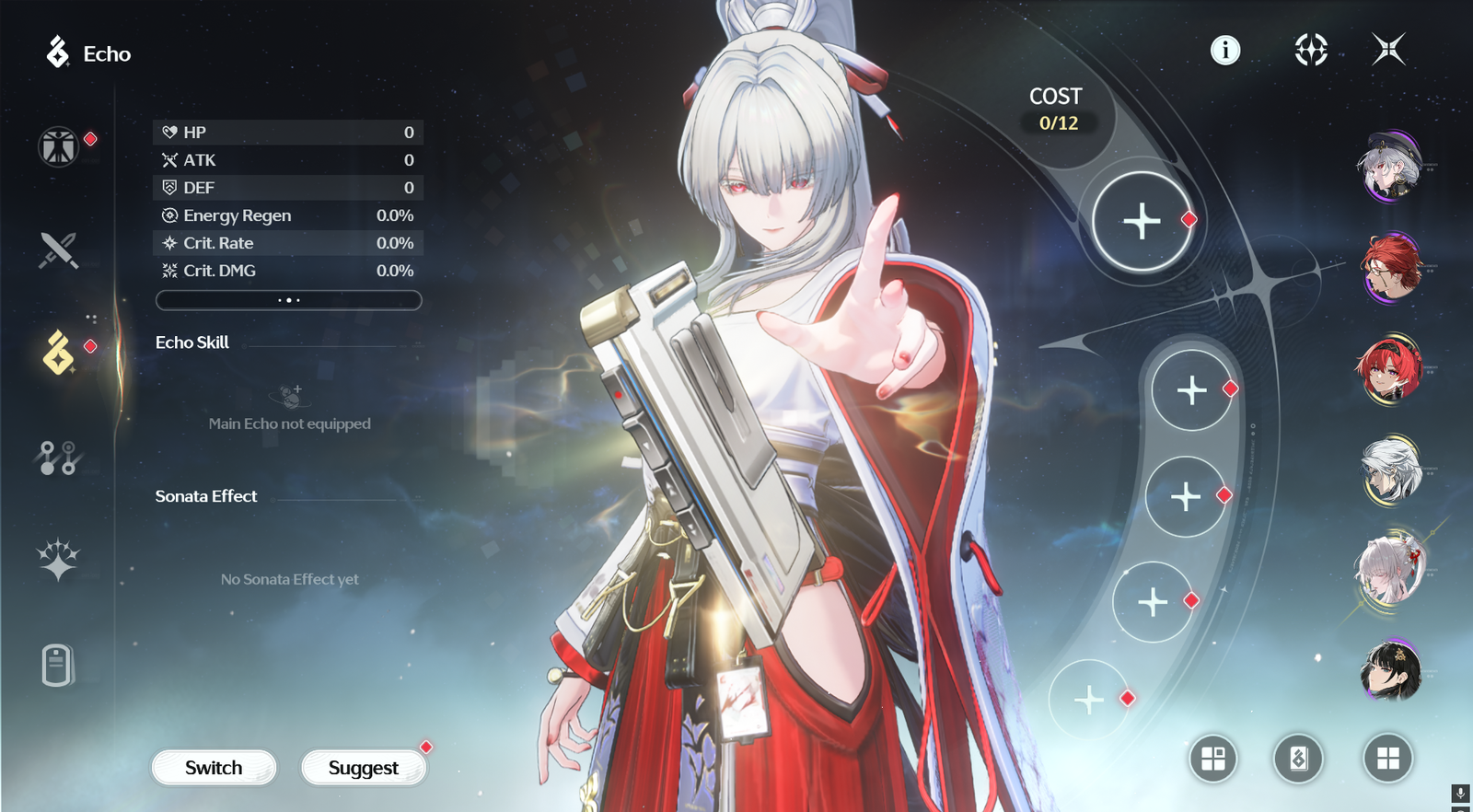Switch to the black-haired character portrait
This screenshot has height=812, width=1473.
pos(1390,670)
